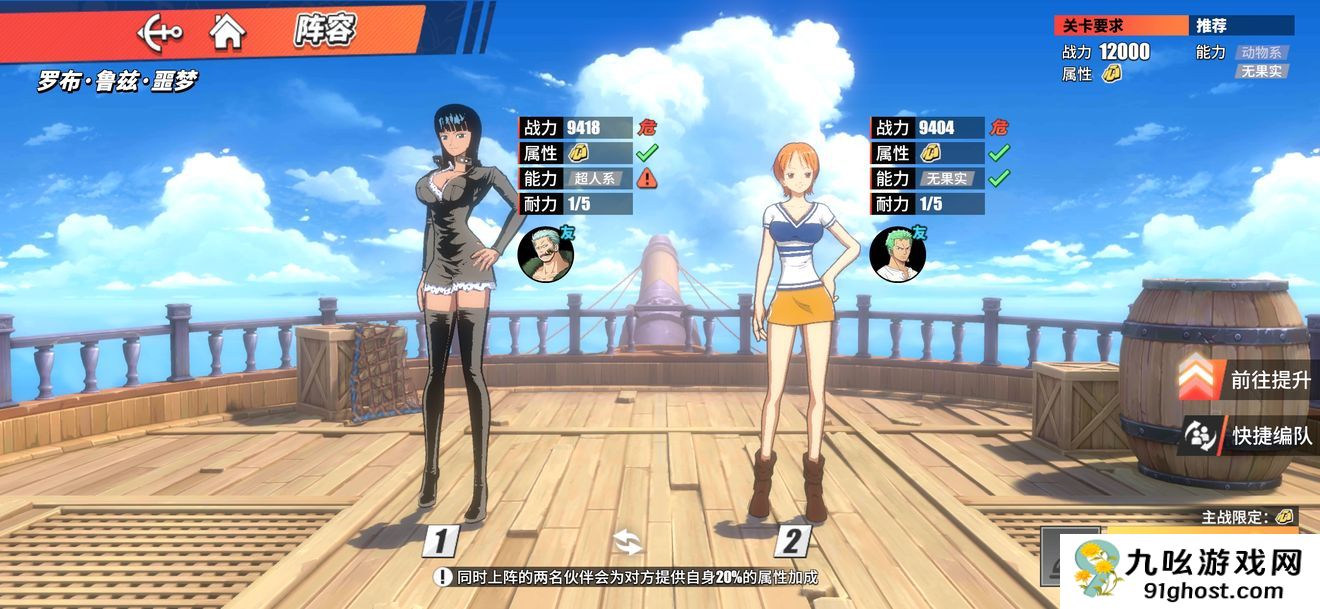Choose lineup slot number 1
Screen dimensions: 1320x609
(x=441, y=542)
